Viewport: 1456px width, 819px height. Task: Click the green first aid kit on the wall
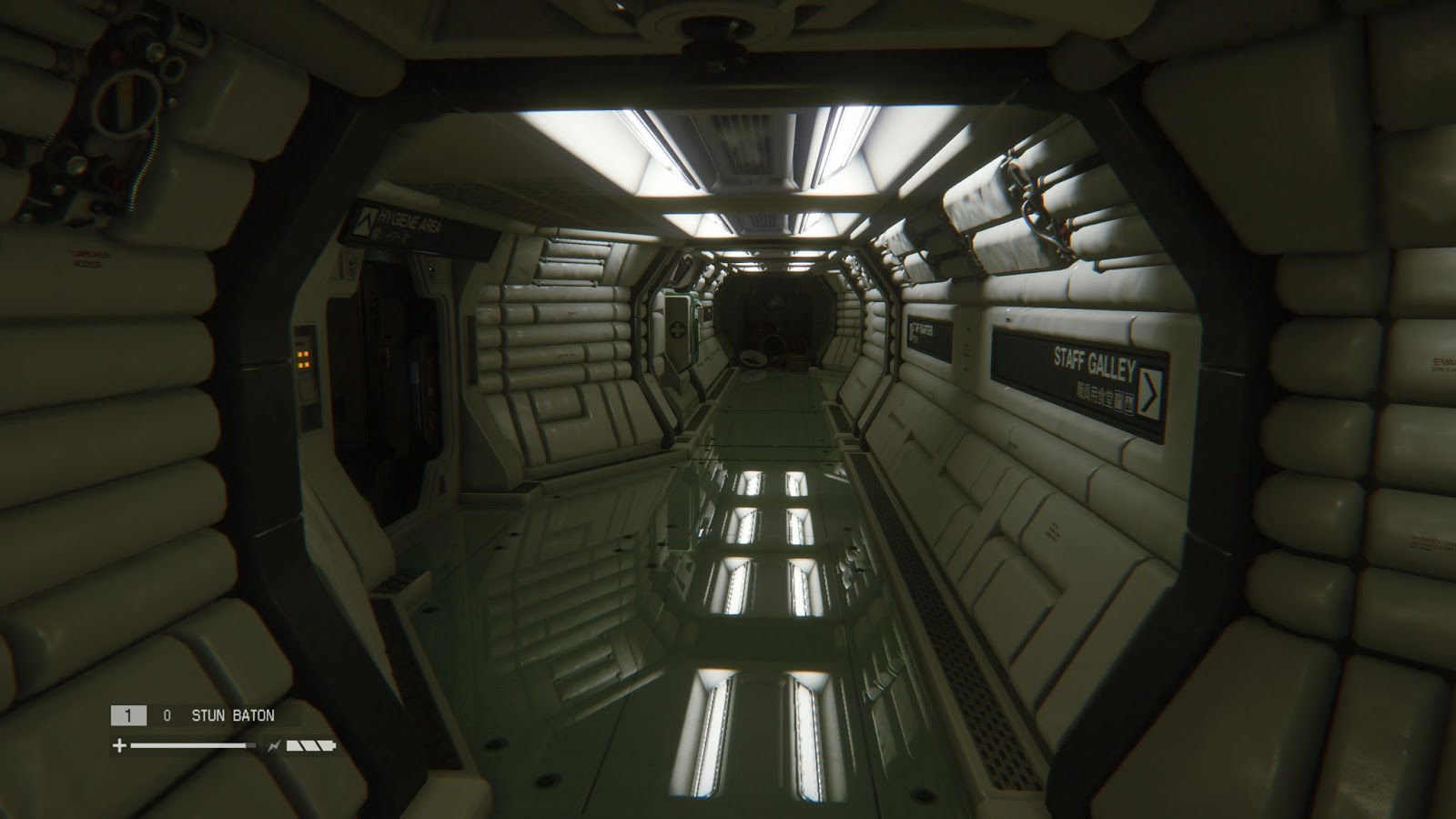[678, 329]
